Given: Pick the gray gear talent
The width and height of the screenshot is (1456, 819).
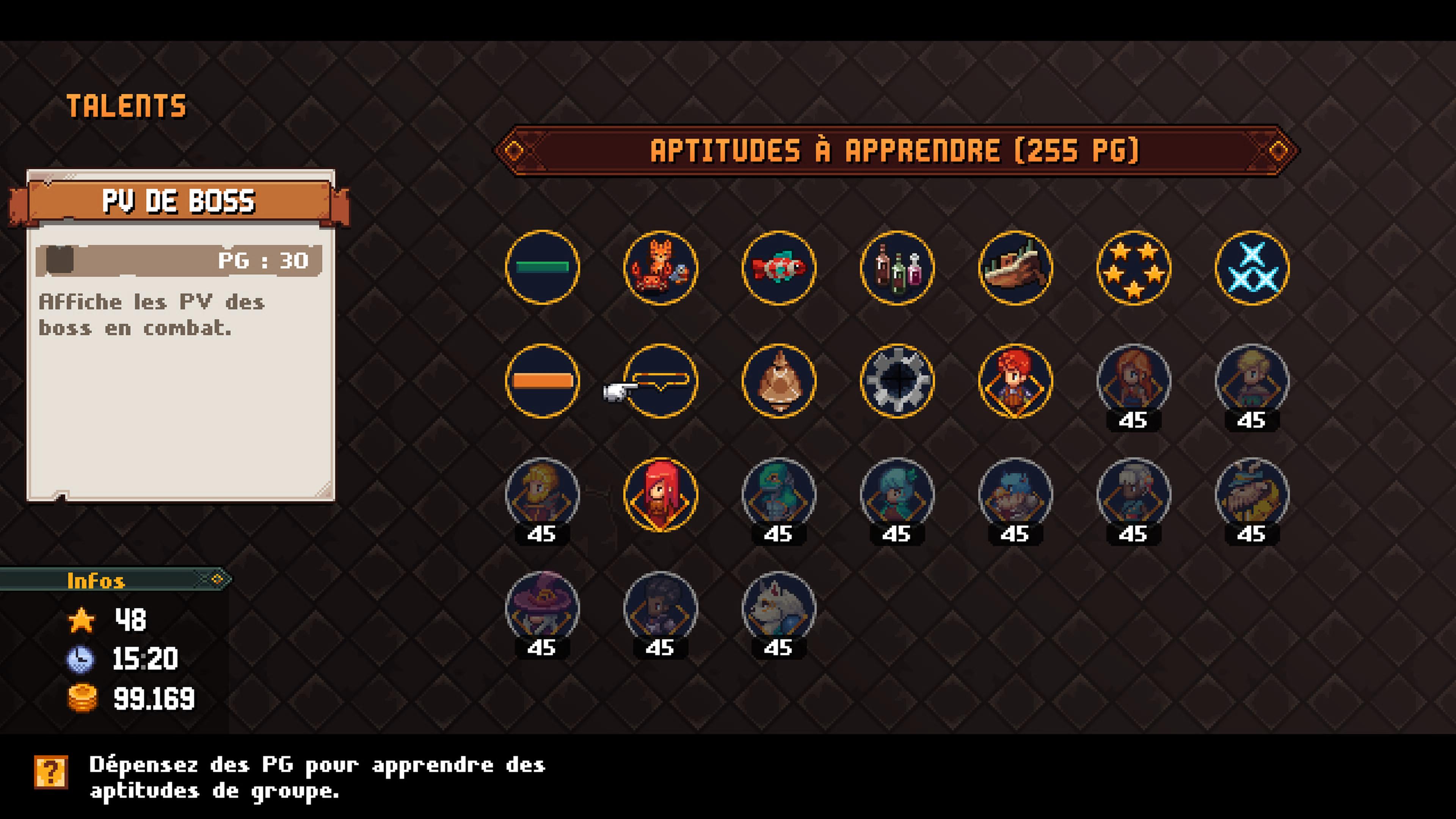Looking at the screenshot, I should point(897,381).
